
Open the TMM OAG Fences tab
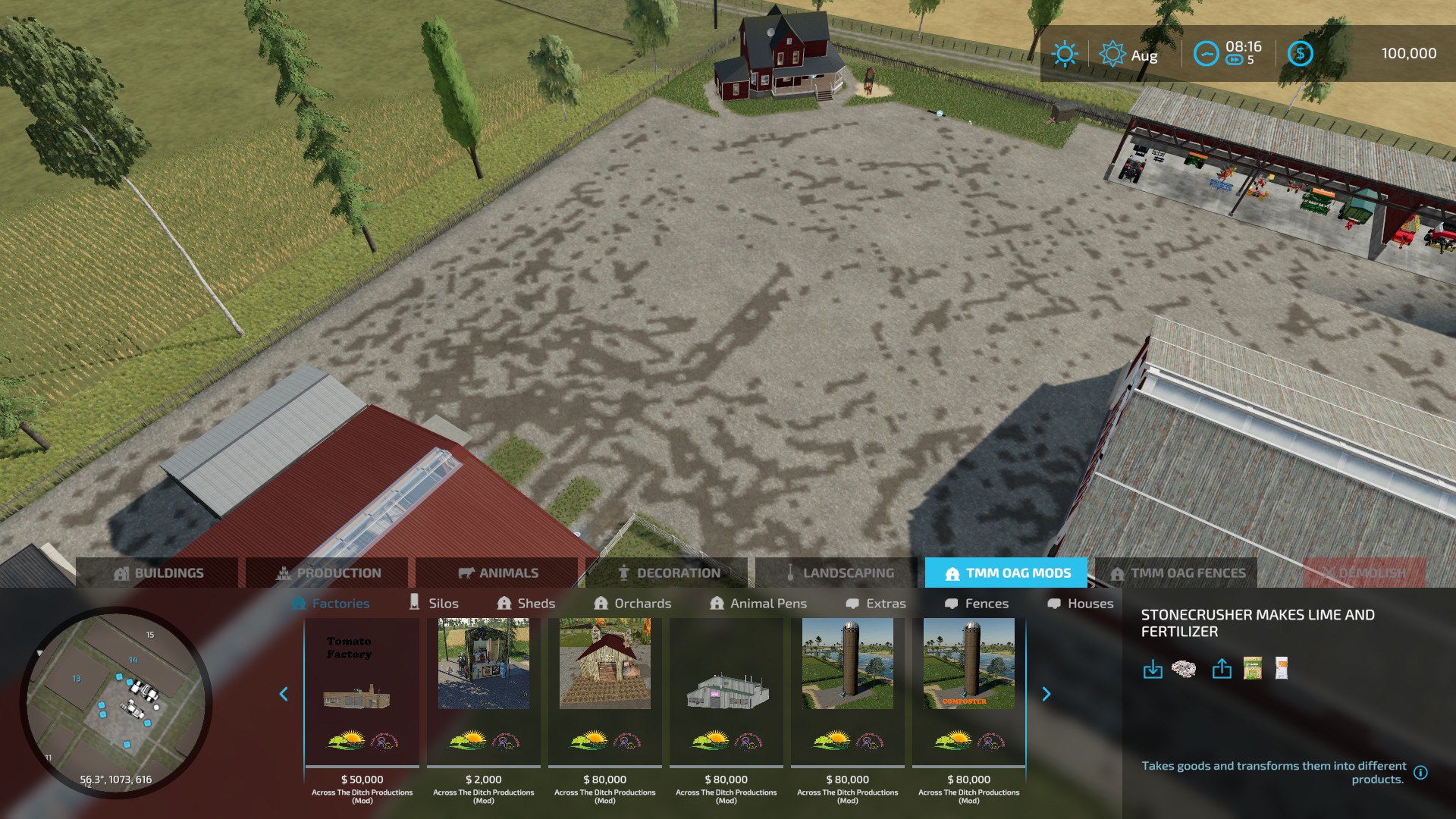coord(1176,573)
